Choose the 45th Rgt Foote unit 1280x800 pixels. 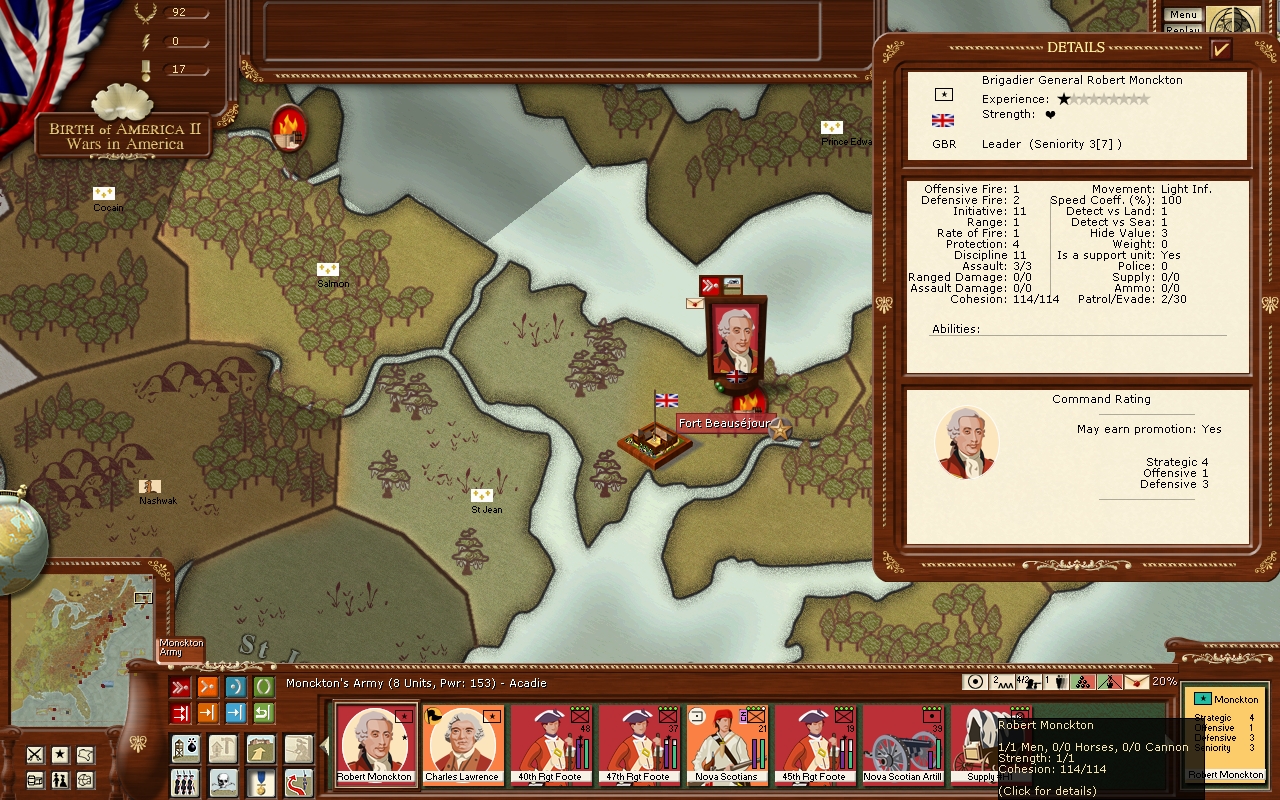tap(814, 744)
